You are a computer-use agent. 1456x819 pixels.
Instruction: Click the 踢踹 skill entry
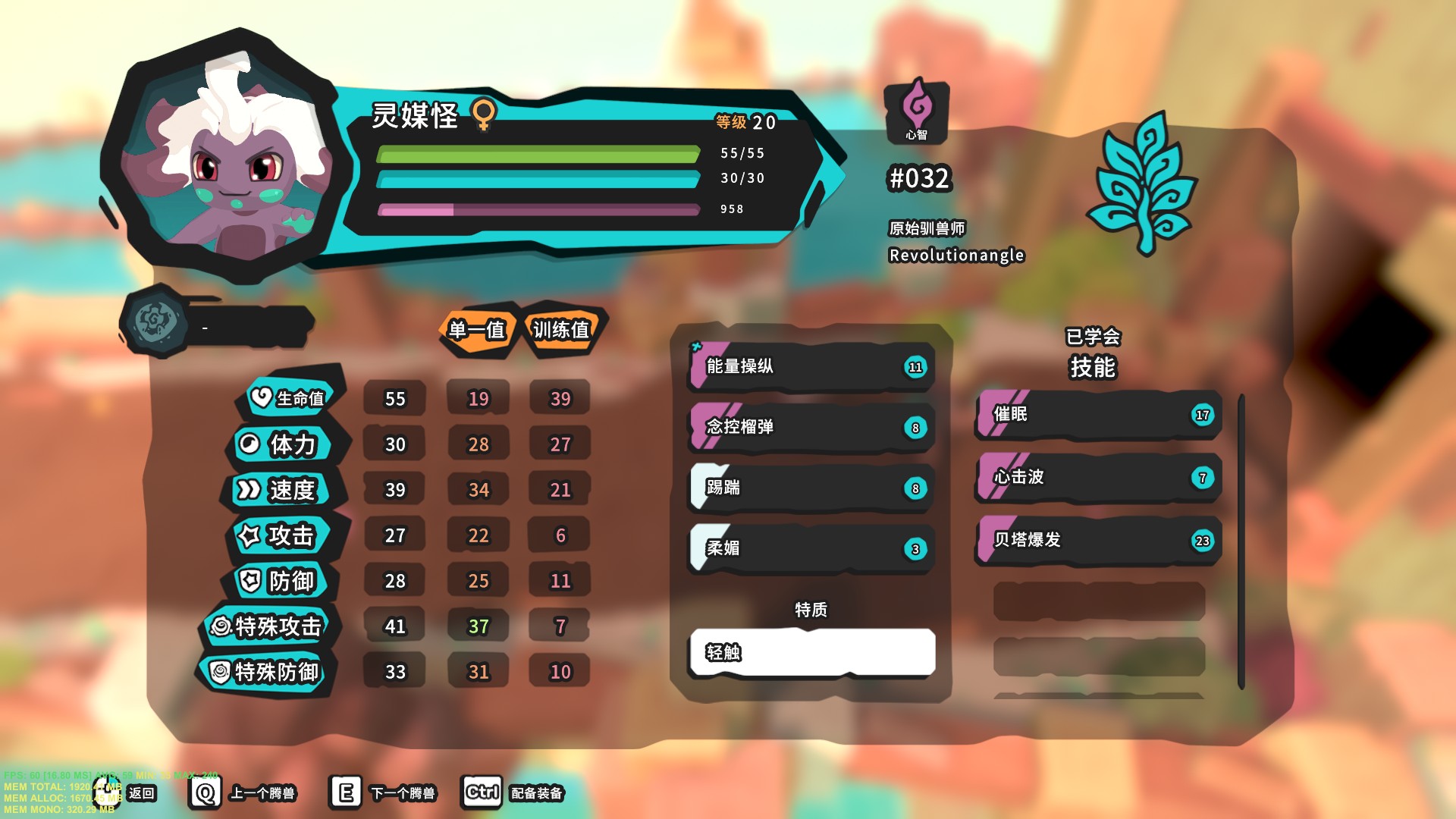(x=810, y=488)
